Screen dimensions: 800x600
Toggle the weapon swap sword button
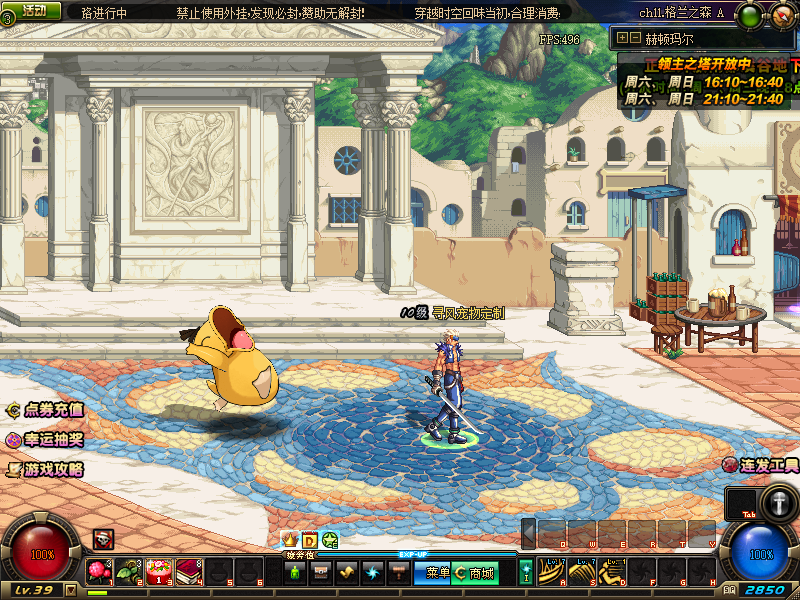tap(777, 502)
